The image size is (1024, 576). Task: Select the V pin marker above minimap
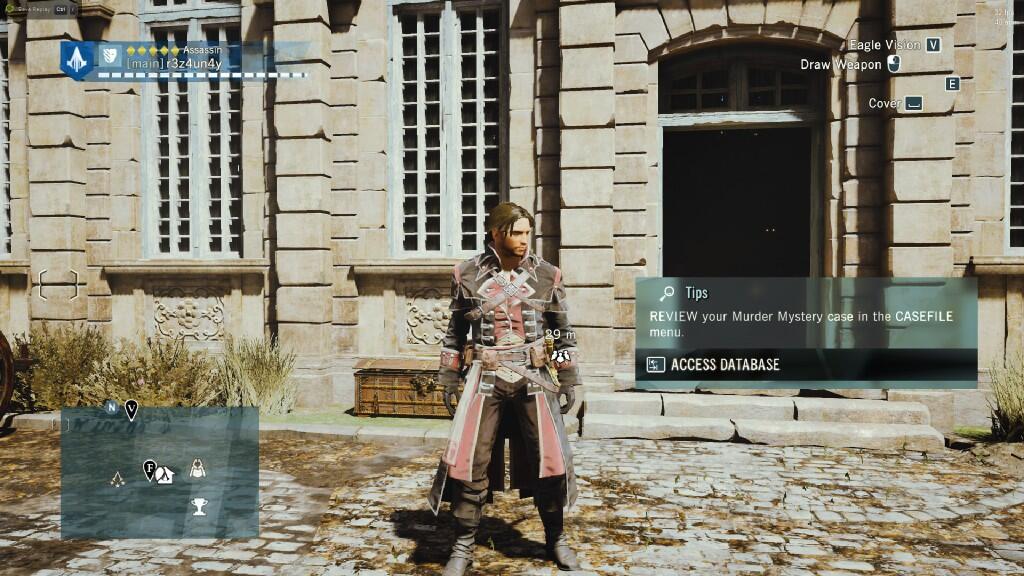[x=131, y=408]
